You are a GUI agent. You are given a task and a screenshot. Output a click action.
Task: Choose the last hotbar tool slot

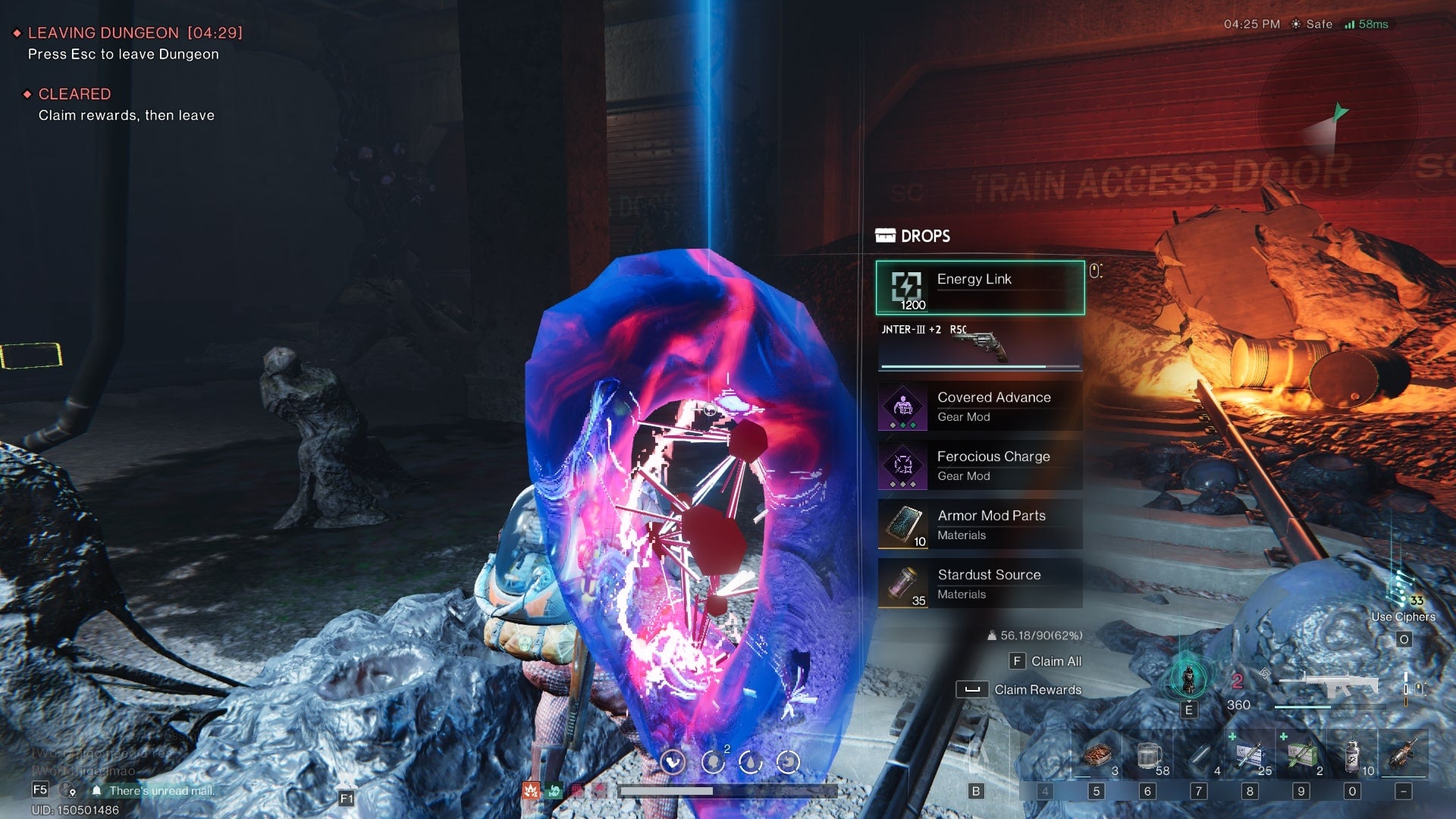coord(1404,755)
